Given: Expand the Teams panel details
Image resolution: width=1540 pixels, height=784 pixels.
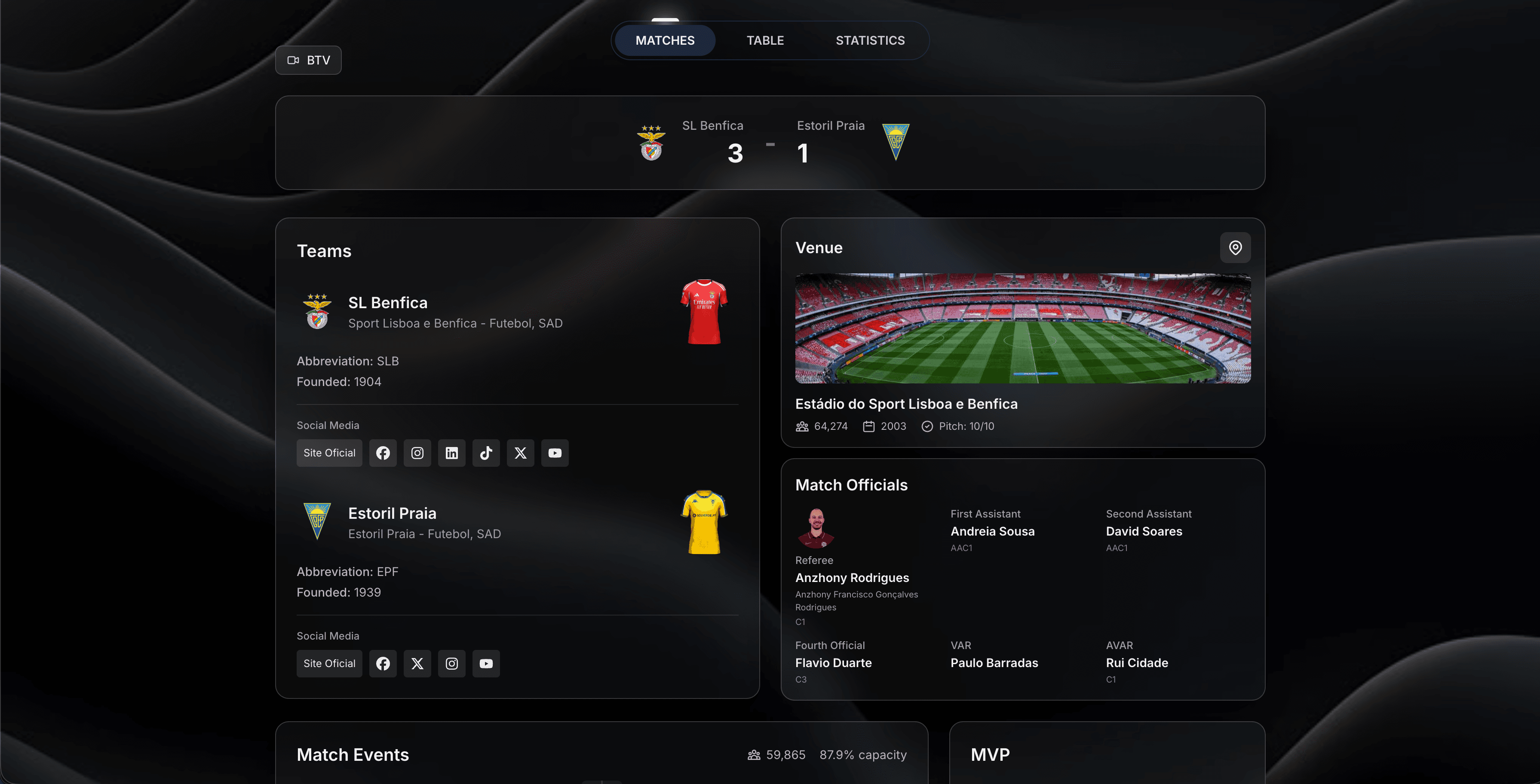Looking at the screenshot, I should click(x=324, y=251).
